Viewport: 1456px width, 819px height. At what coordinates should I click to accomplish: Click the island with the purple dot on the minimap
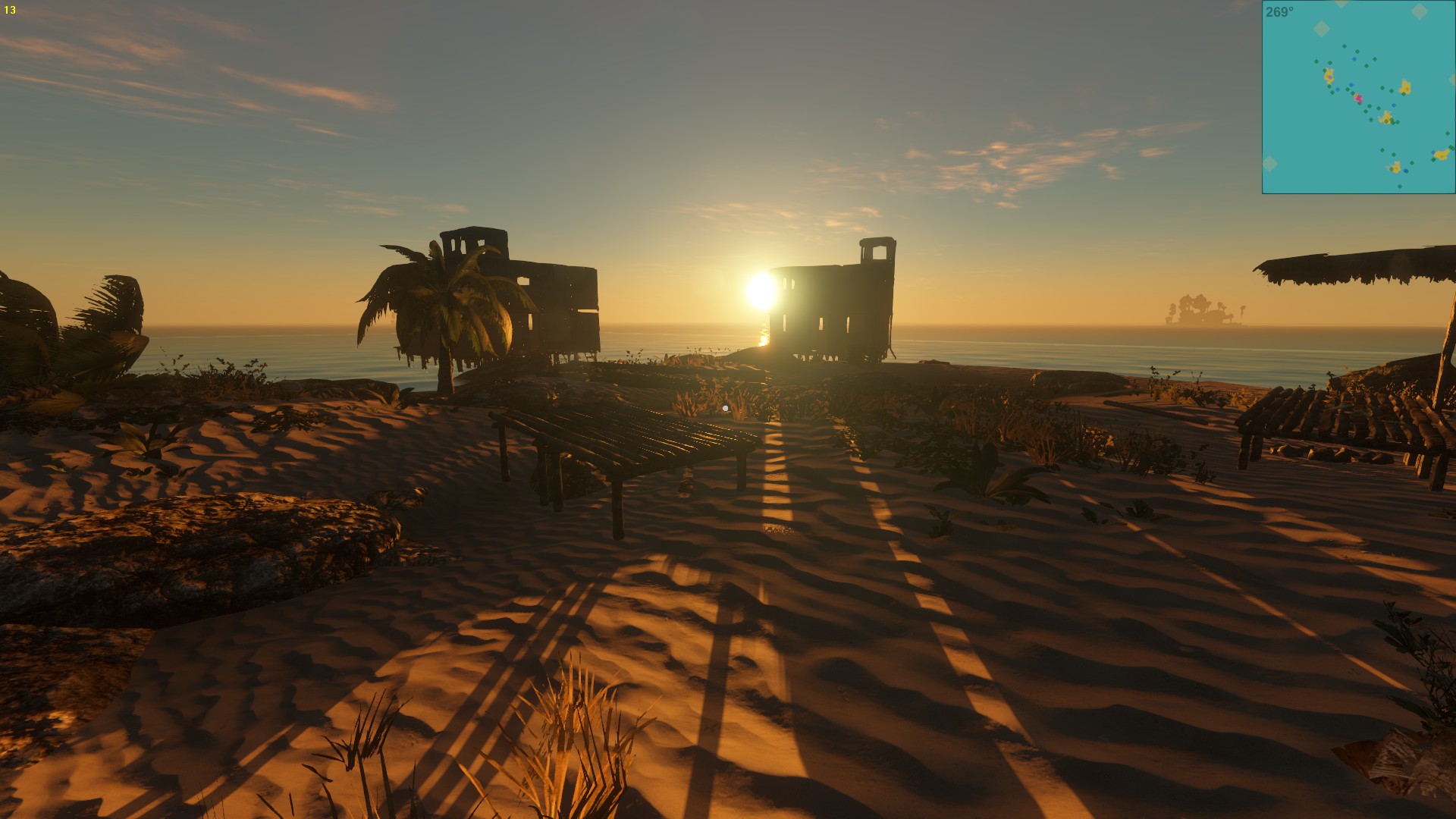(x=1328, y=77)
